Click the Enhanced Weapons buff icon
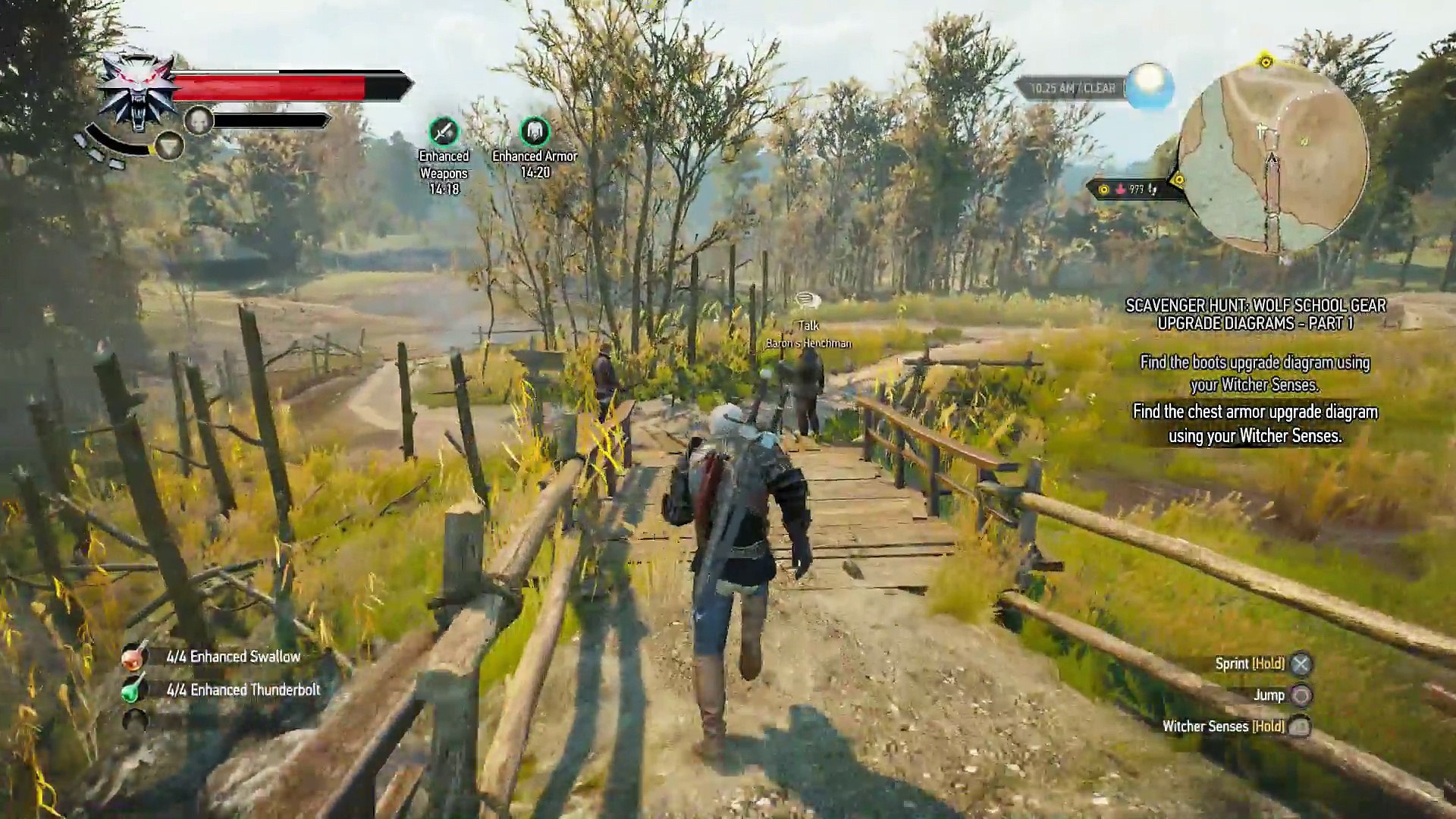Image resolution: width=1456 pixels, height=819 pixels. [444, 132]
